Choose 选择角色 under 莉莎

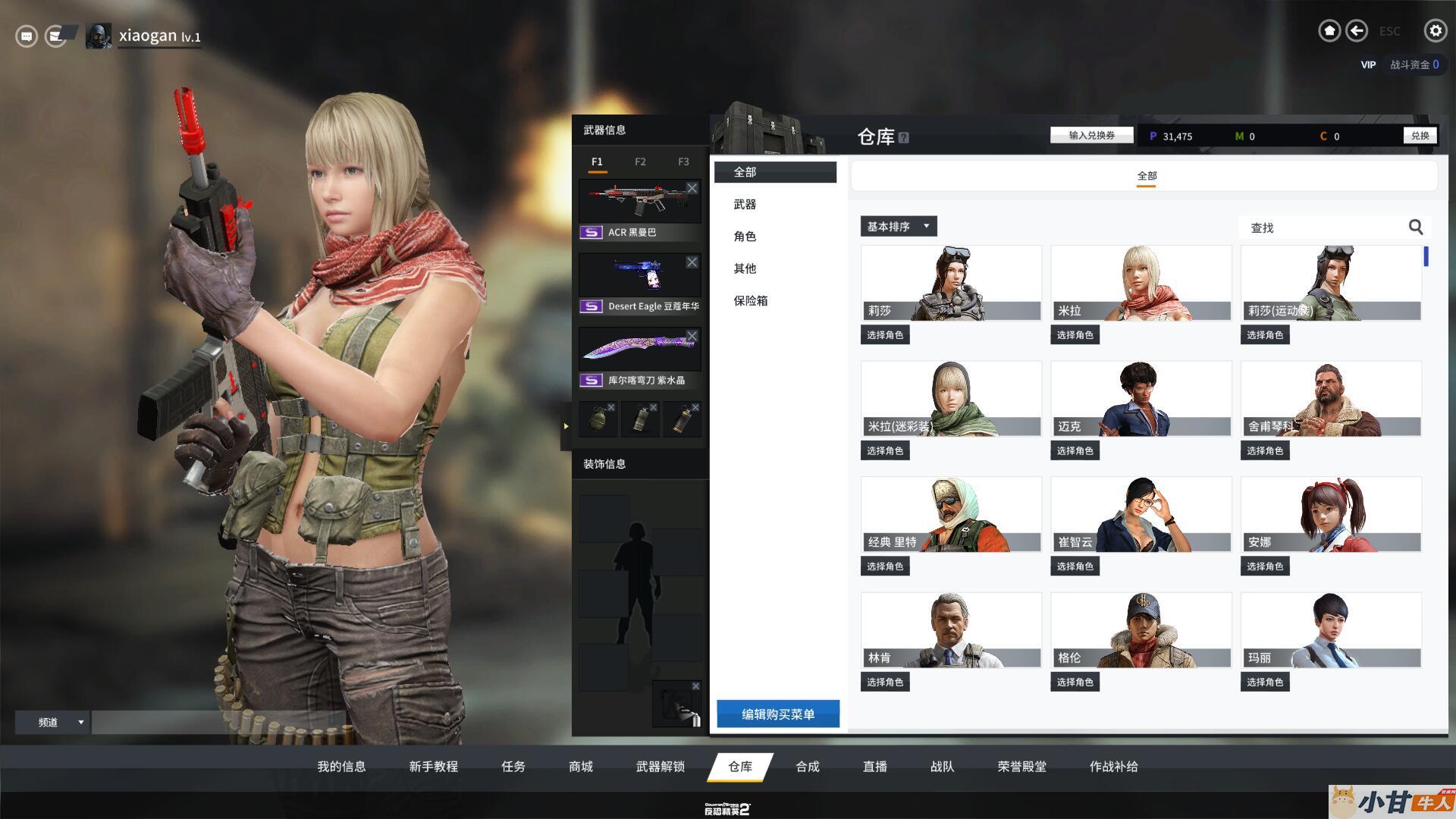[x=885, y=335]
